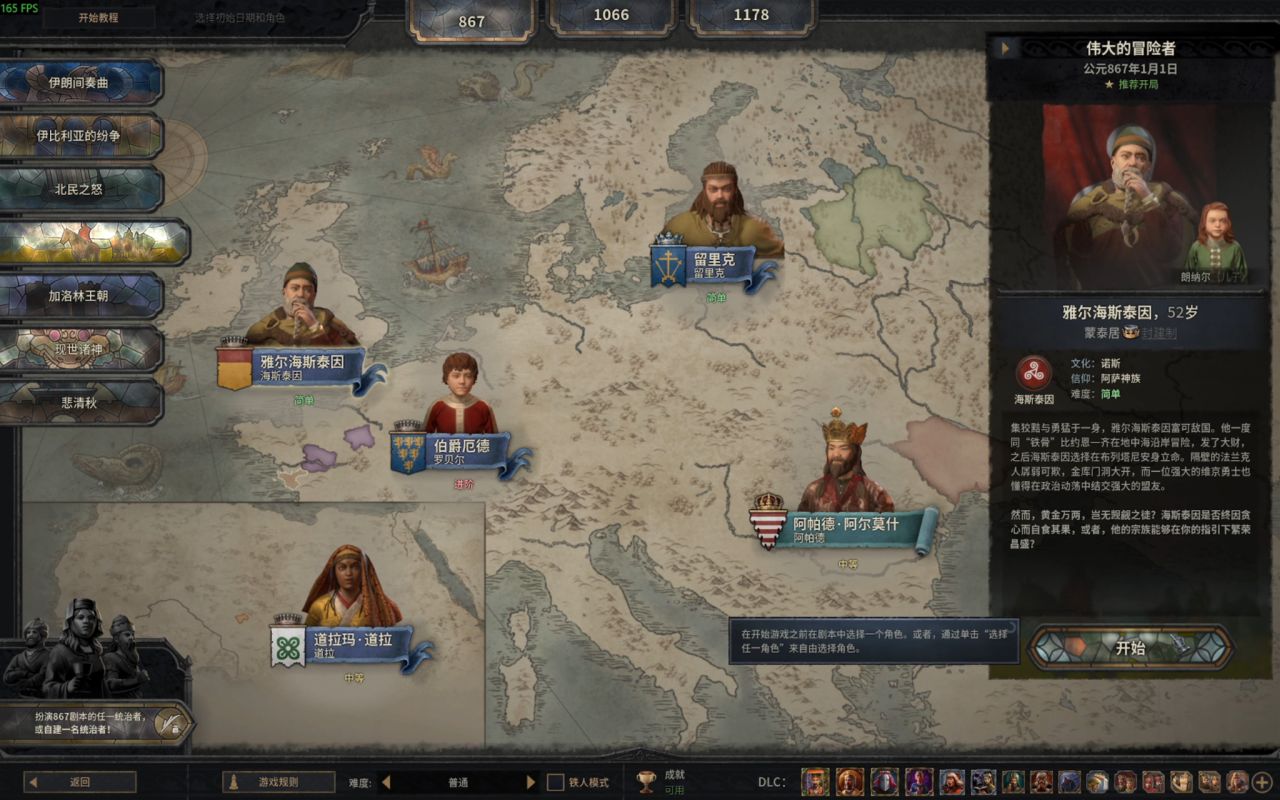Image resolution: width=1280 pixels, height=800 pixels.
Task: Select the 现世诸神 bookmark
Action: click(x=80, y=349)
